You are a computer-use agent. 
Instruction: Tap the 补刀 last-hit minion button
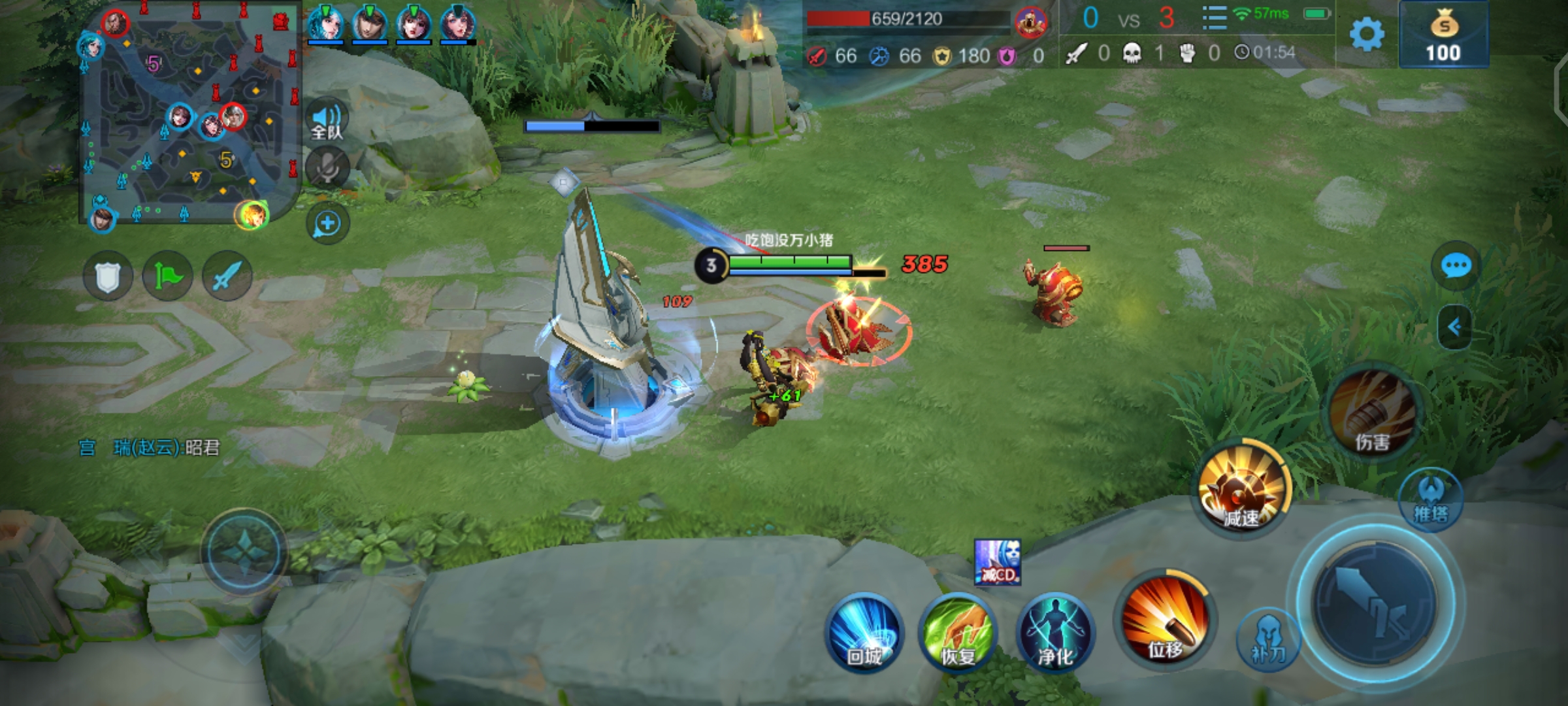(x=1268, y=639)
